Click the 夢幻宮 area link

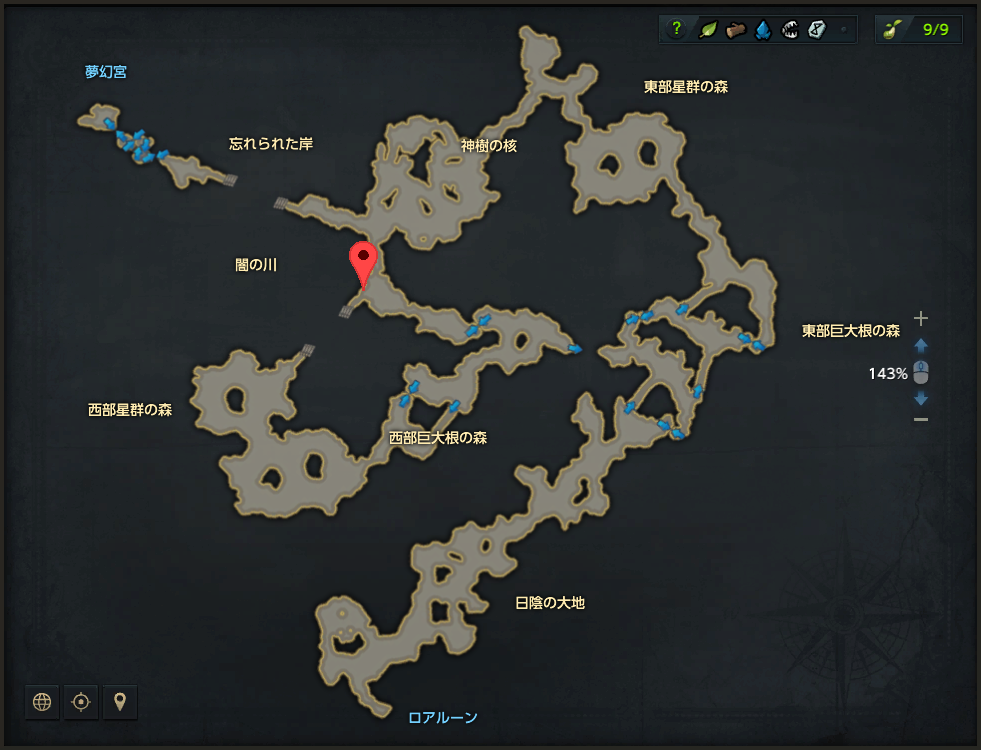pos(105,72)
